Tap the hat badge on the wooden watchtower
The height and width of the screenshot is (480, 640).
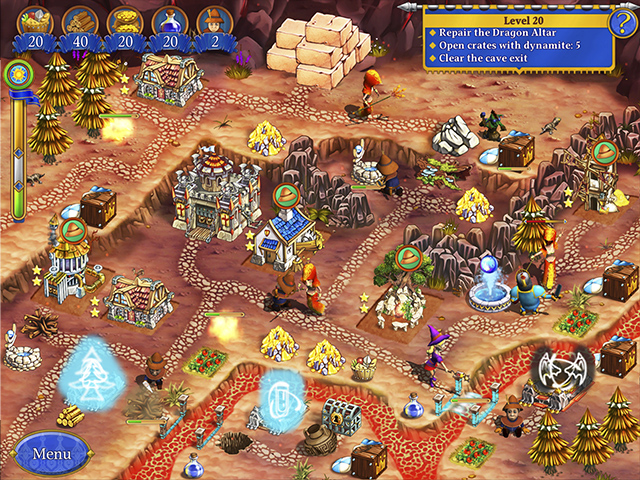[x=603, y=152]
